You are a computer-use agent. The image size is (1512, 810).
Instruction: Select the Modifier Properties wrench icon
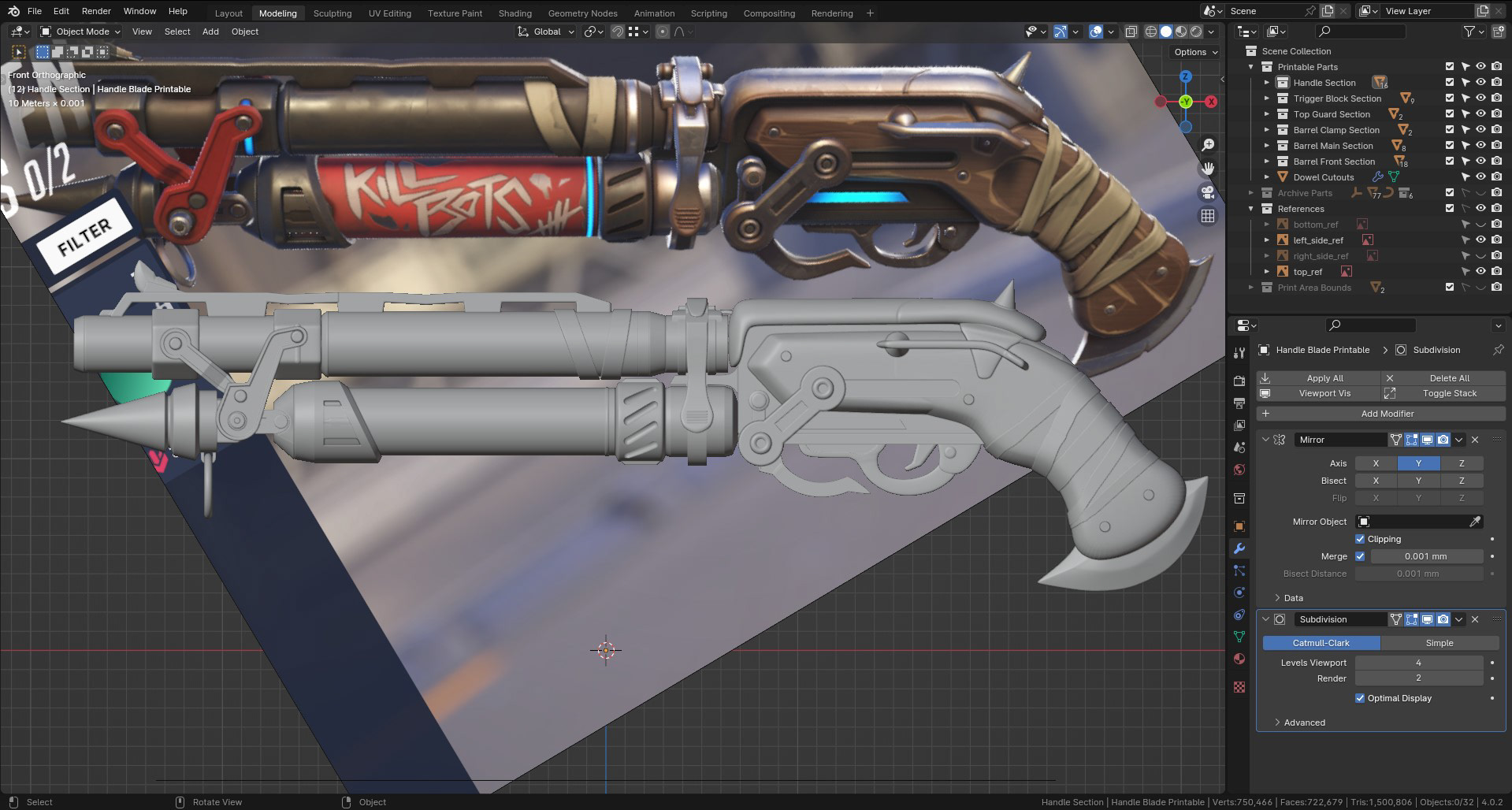(x=1239, y=548)
